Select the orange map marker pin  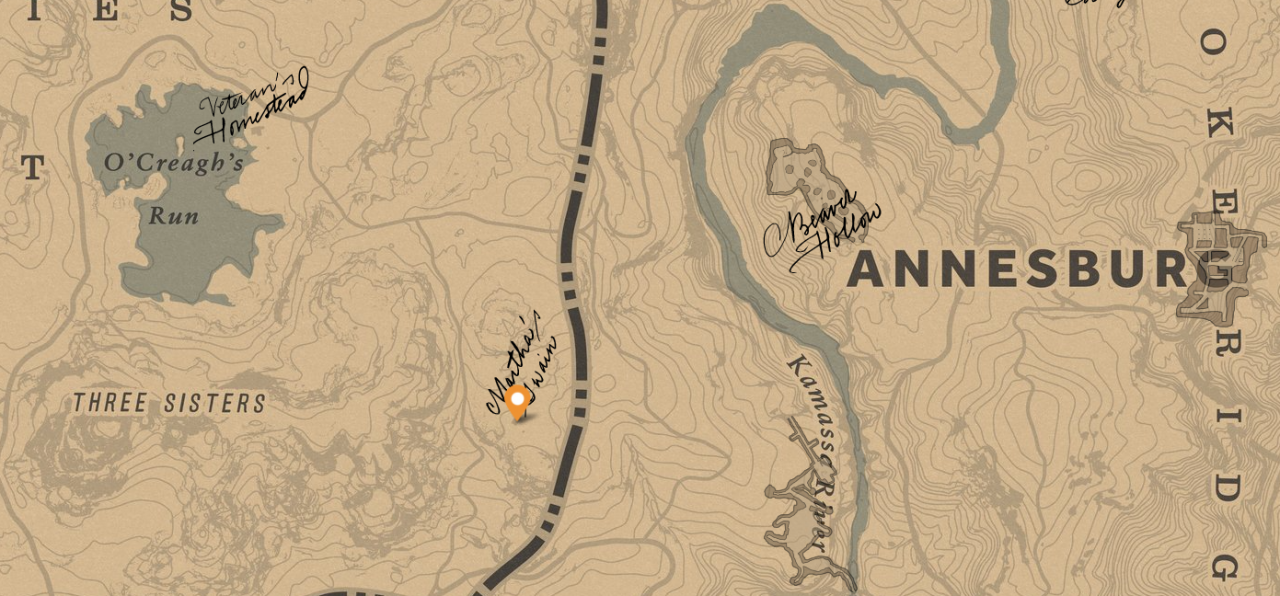coord(517,403)
